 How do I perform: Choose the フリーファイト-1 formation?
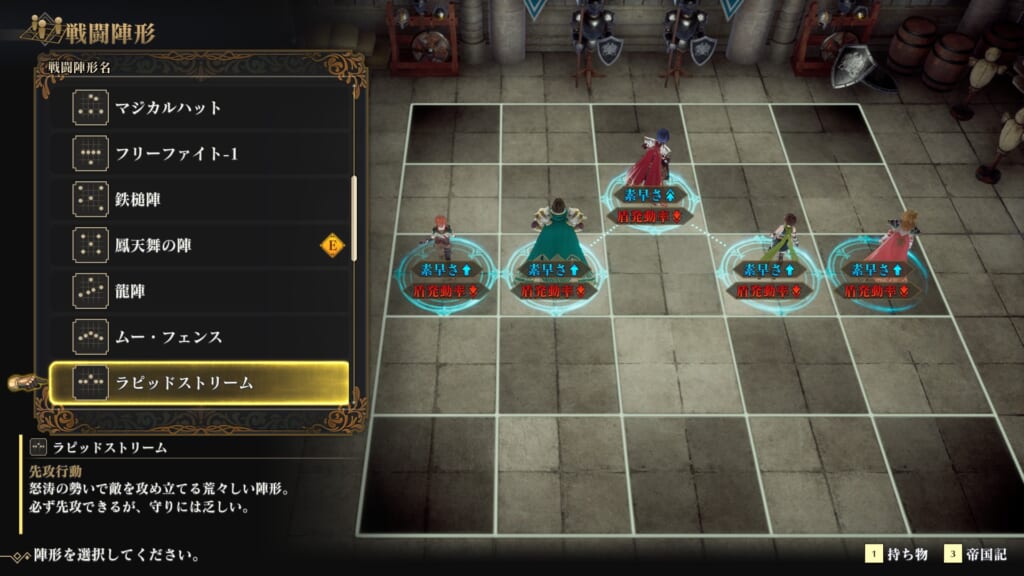(200, 153)
